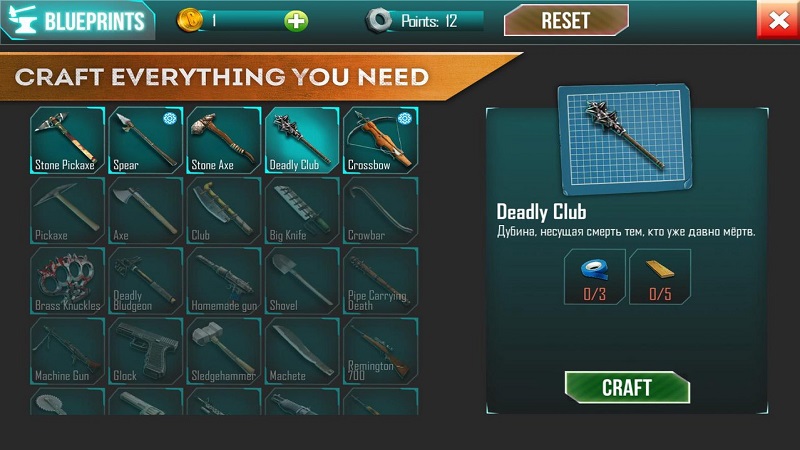
Task: Choose the Homemade gun blueprint
Action: click(x=222, y=280)
